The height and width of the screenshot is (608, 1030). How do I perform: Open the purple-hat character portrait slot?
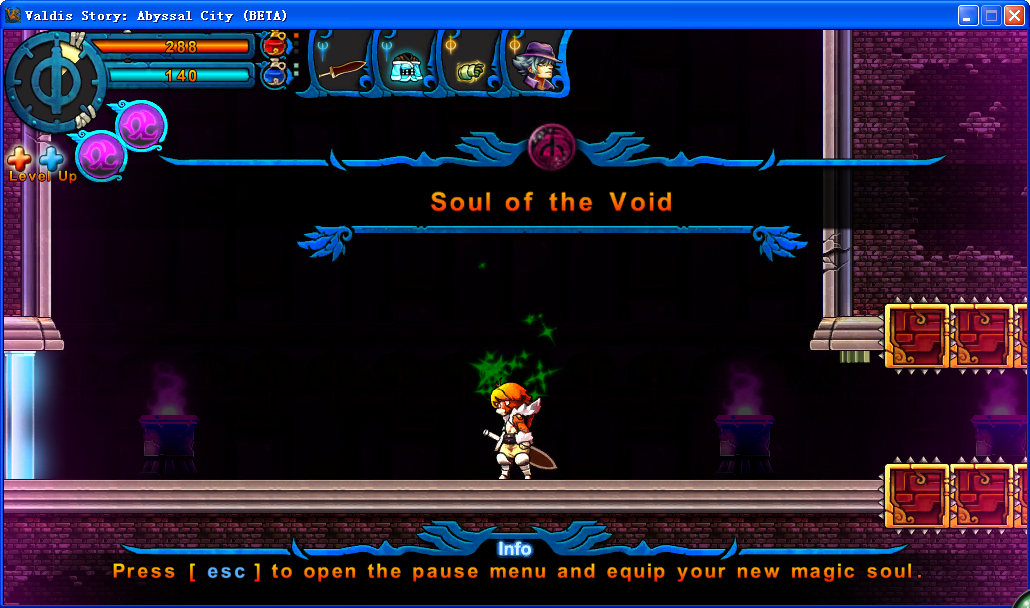point(536,64)
